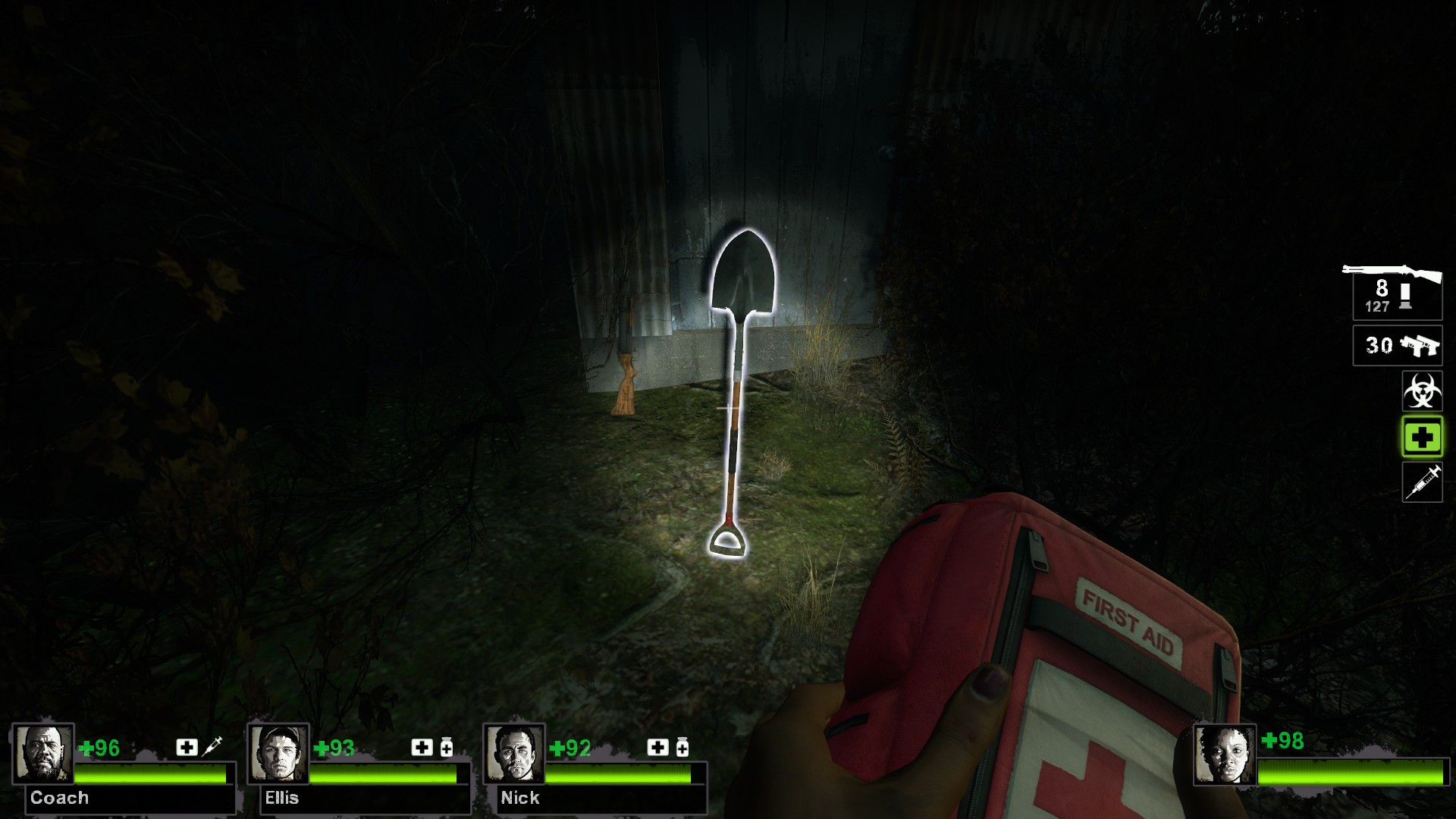Click Ellis's health kit icon
The height and width of the screenshot is (819, 1456).
coord(422,747)
